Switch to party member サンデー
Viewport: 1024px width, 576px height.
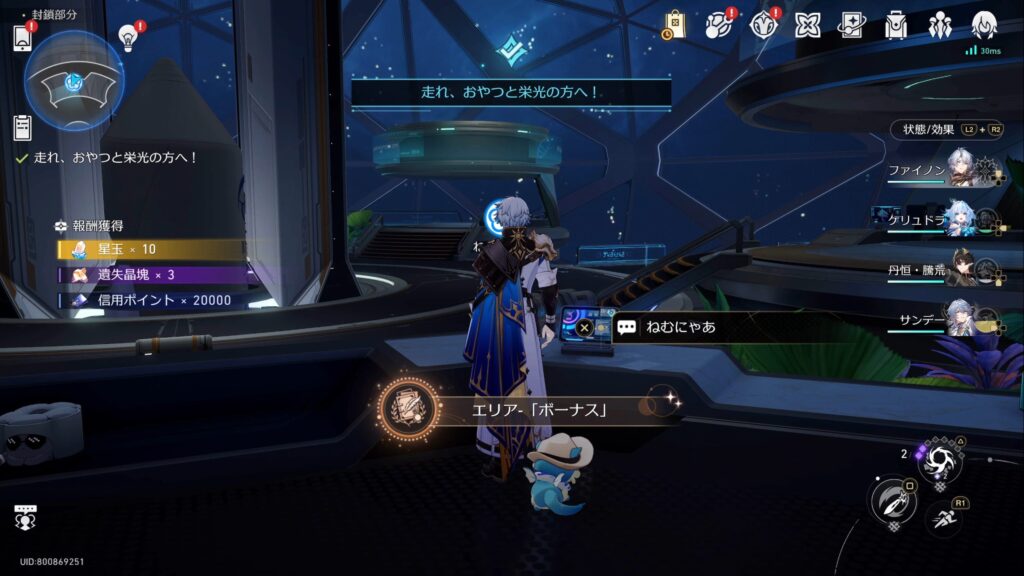(x=961, y=318)
